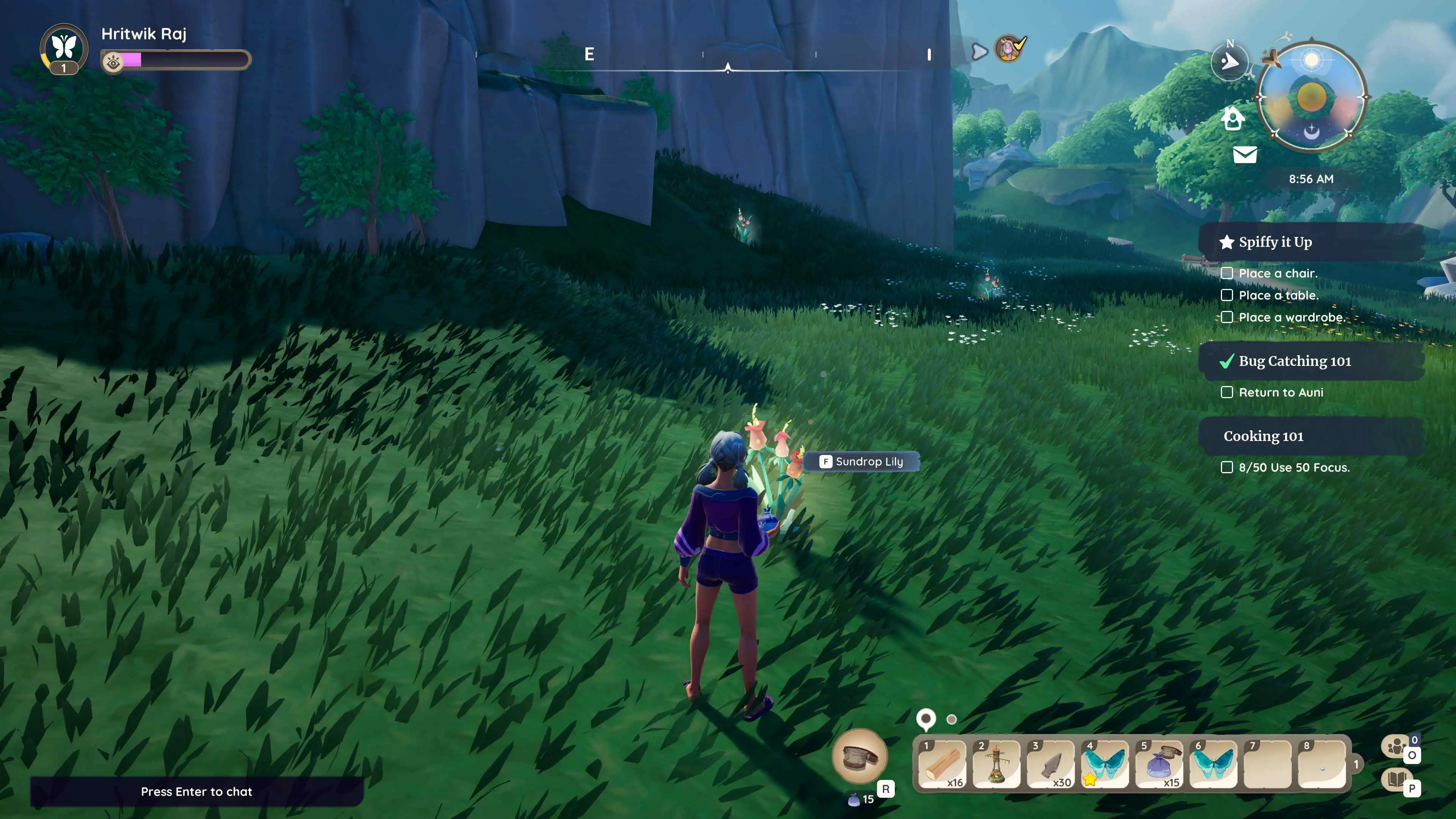Image resolution: width=1456 pixels, height=819 pixels.
Task: Open the journal book icon
Action: pos(1396,780)
